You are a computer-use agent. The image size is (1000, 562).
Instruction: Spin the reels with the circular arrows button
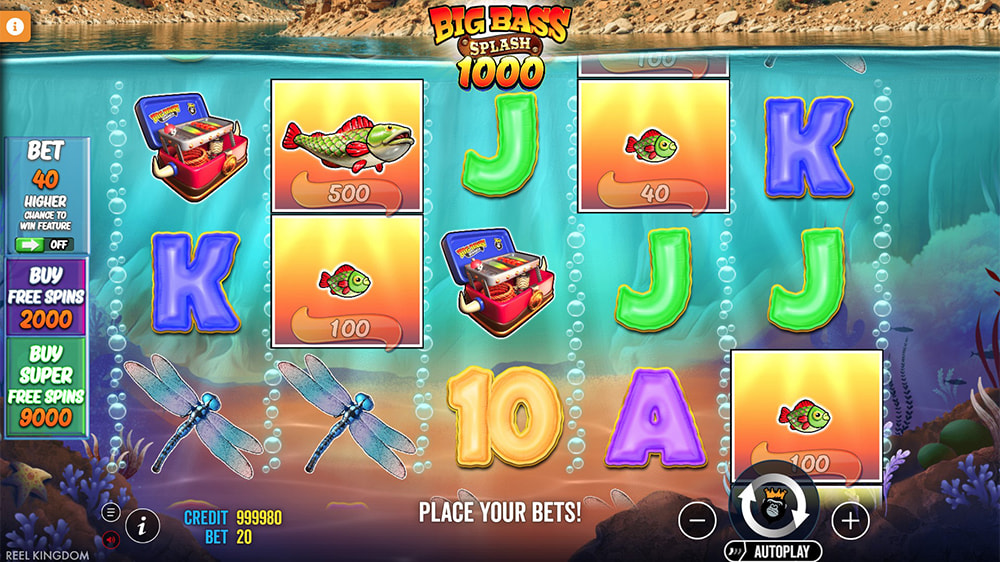773,505
